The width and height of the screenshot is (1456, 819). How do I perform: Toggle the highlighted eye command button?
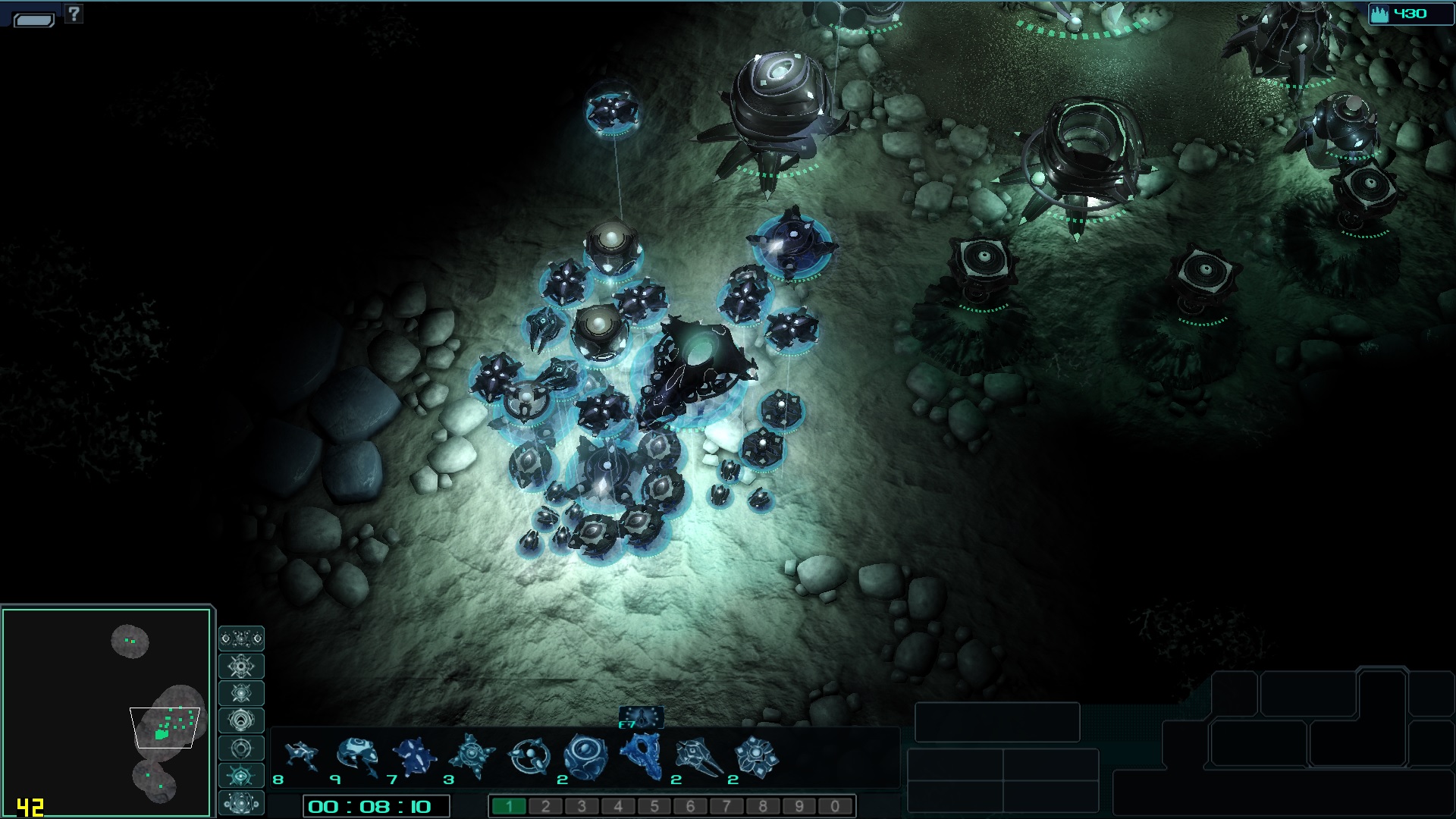[241, 776]
